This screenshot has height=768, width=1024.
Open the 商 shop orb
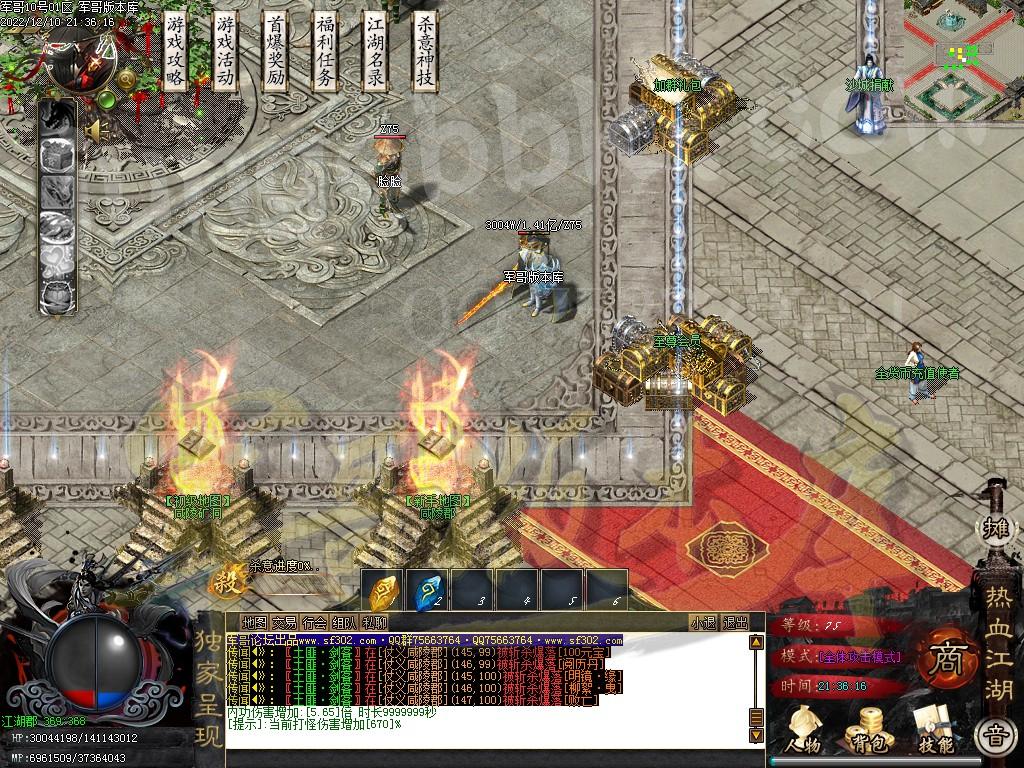click(x=941, y=661)
